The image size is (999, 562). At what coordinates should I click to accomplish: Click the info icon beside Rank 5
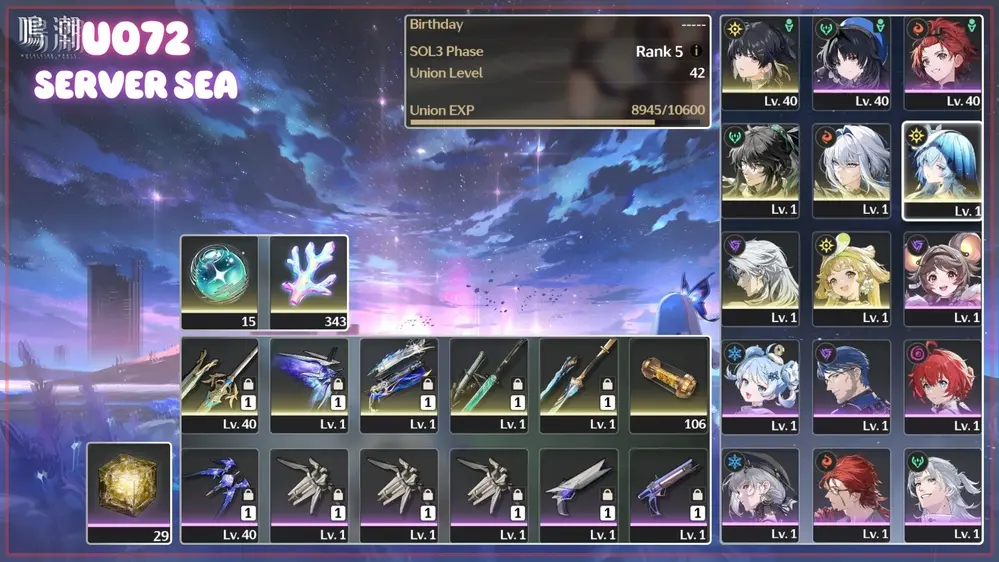(x=696, y=51)
